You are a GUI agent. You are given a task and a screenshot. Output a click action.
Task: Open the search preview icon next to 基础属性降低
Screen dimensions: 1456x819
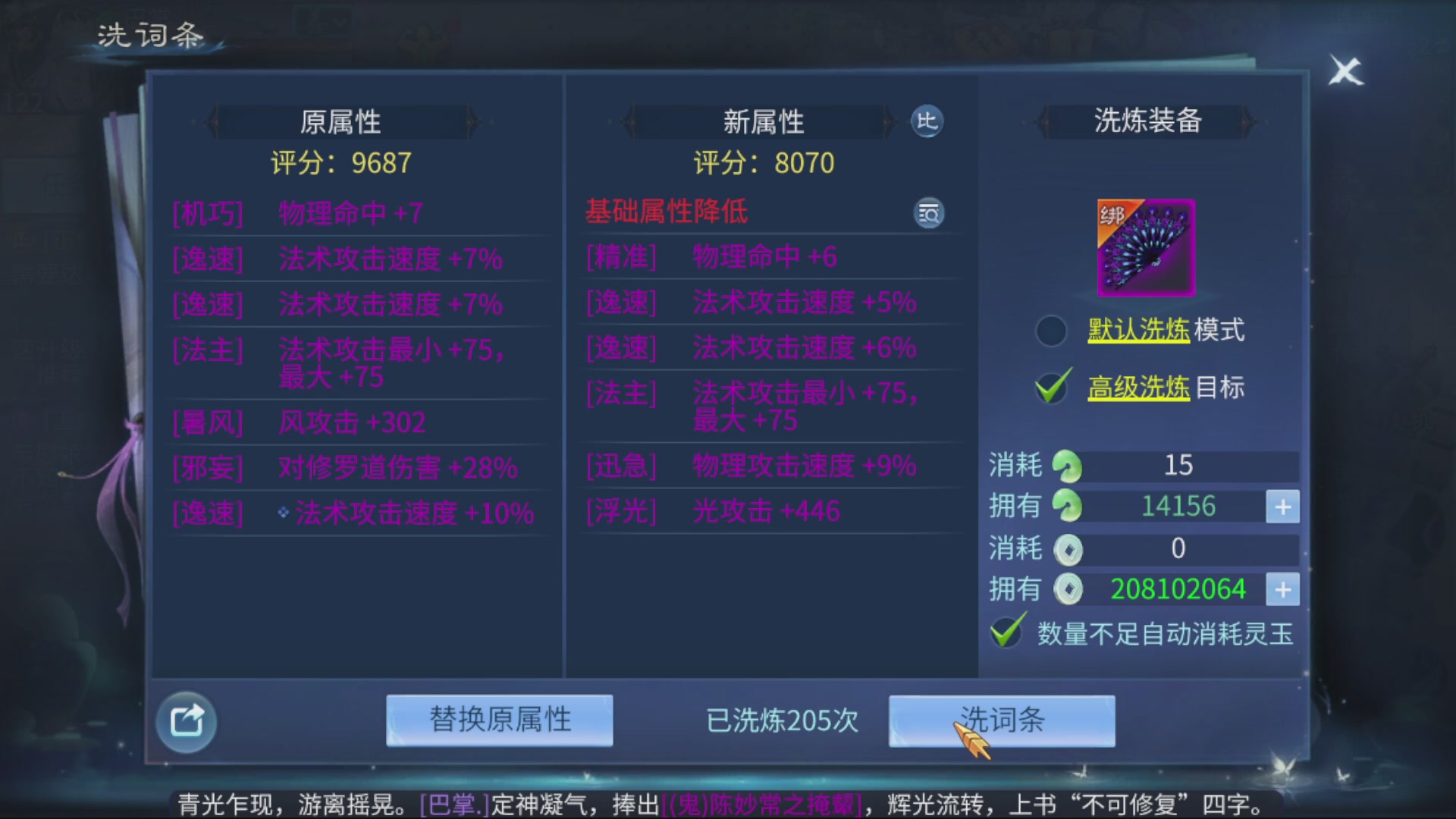pyautogui.click(x=928, y=214)
